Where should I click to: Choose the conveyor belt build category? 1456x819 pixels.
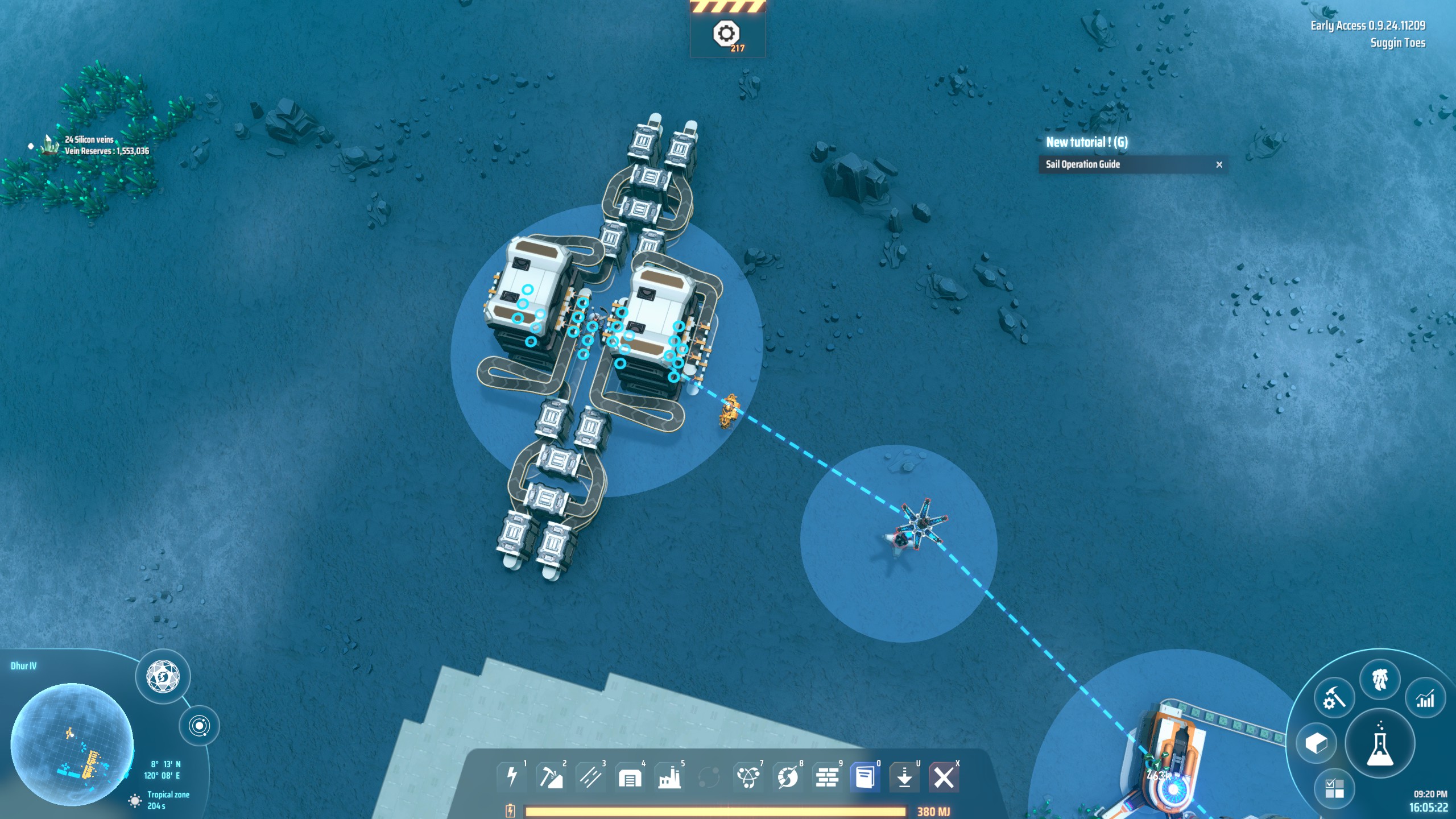click(590, 776)
